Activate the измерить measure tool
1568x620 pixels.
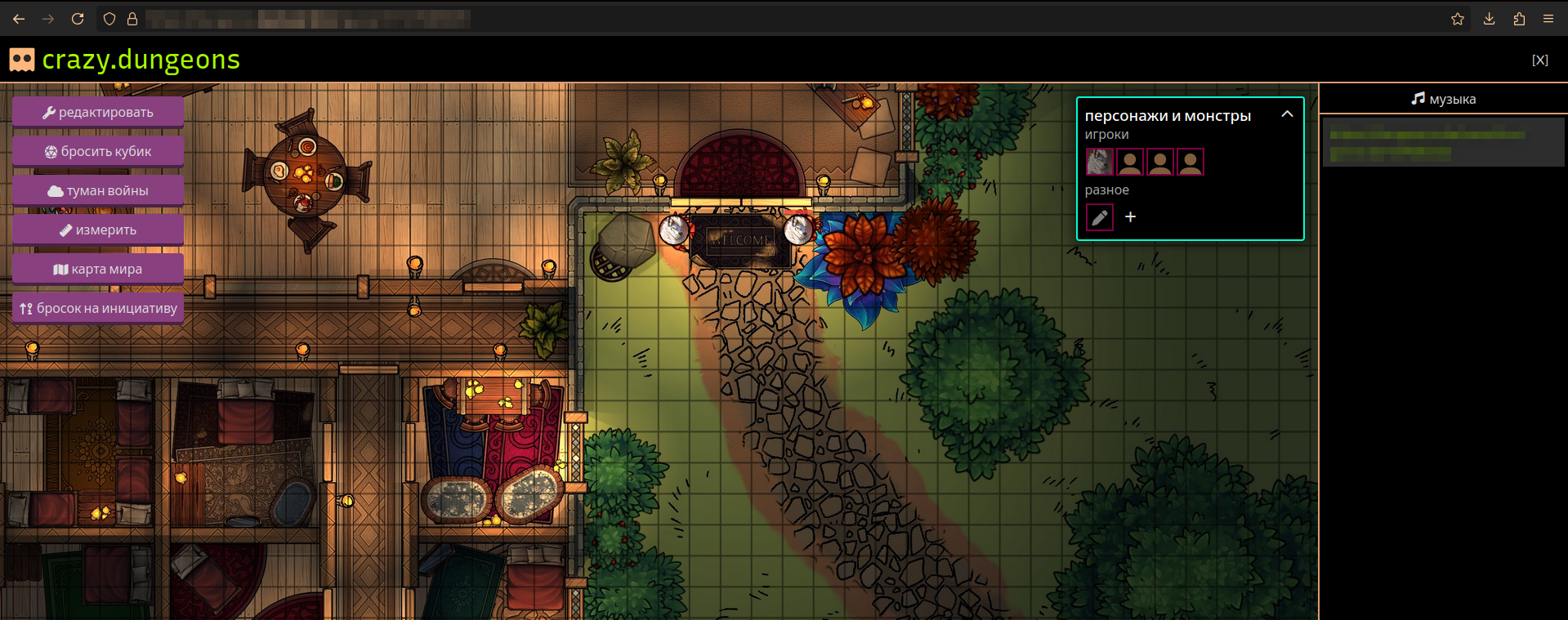(x=98, y=230)
